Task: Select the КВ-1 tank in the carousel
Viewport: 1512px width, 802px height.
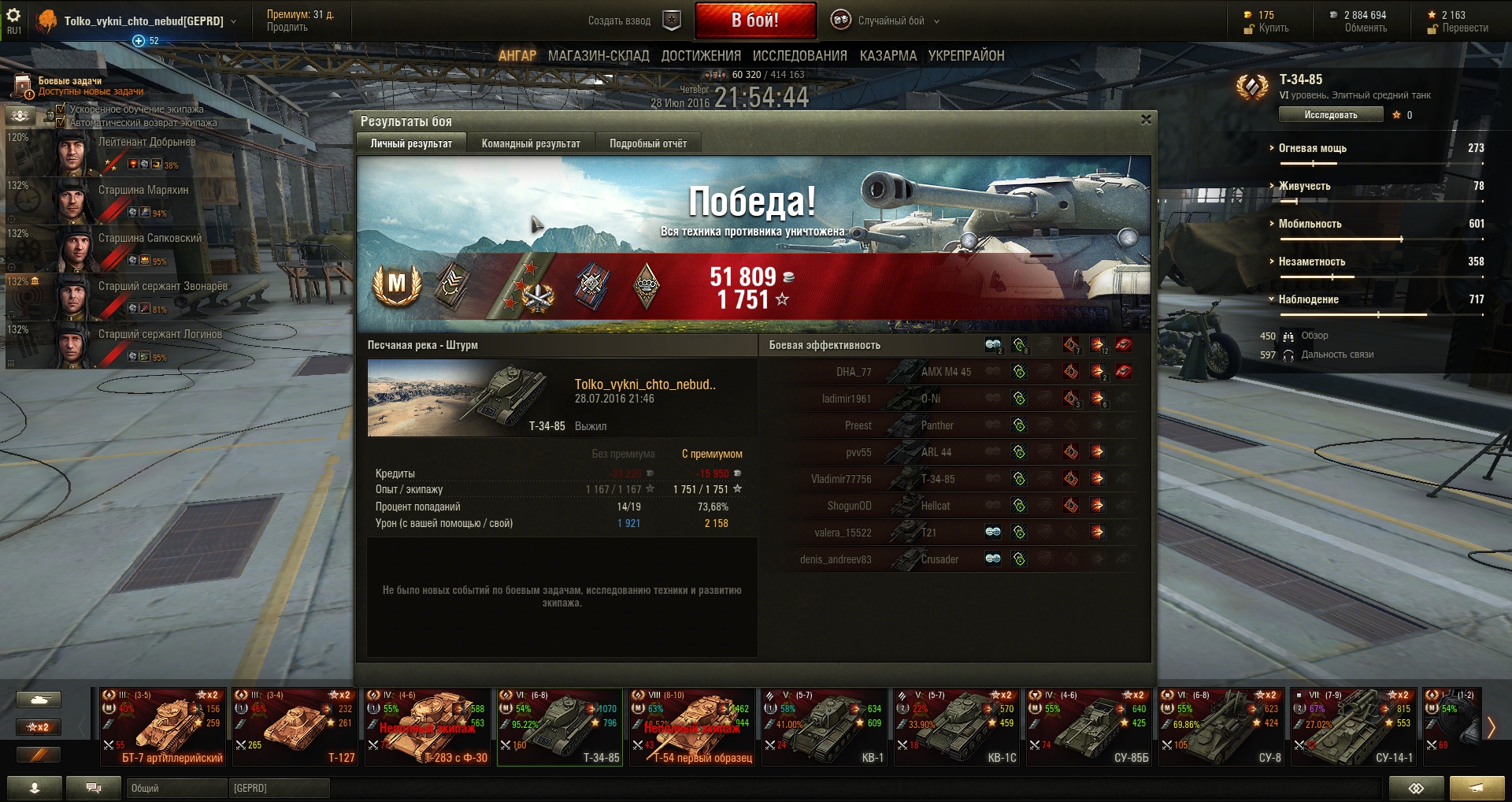Action: click(x=824, y=726)
